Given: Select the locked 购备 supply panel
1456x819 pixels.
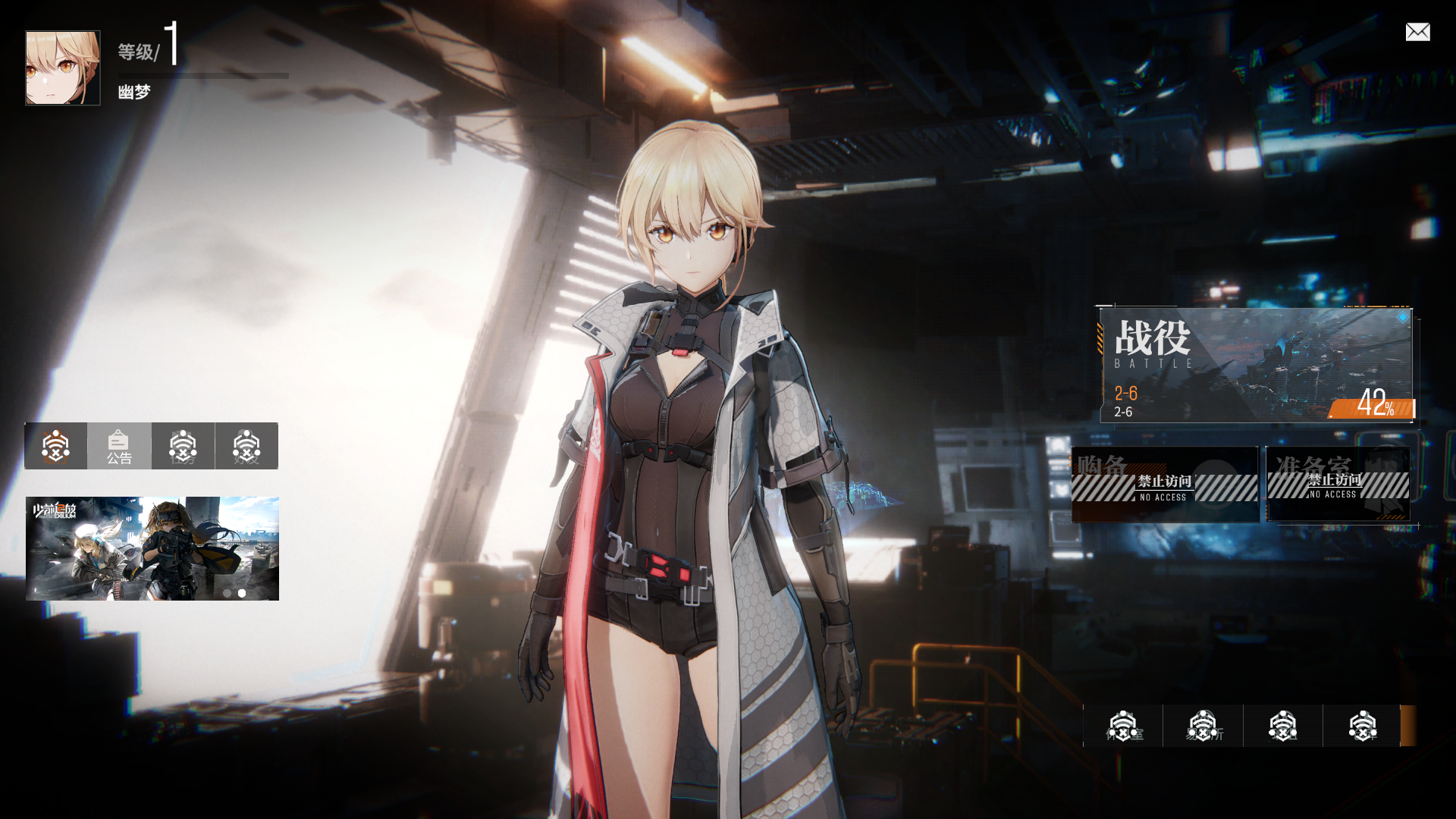Looking at the screenshot, I should [x=1164, y=485].
